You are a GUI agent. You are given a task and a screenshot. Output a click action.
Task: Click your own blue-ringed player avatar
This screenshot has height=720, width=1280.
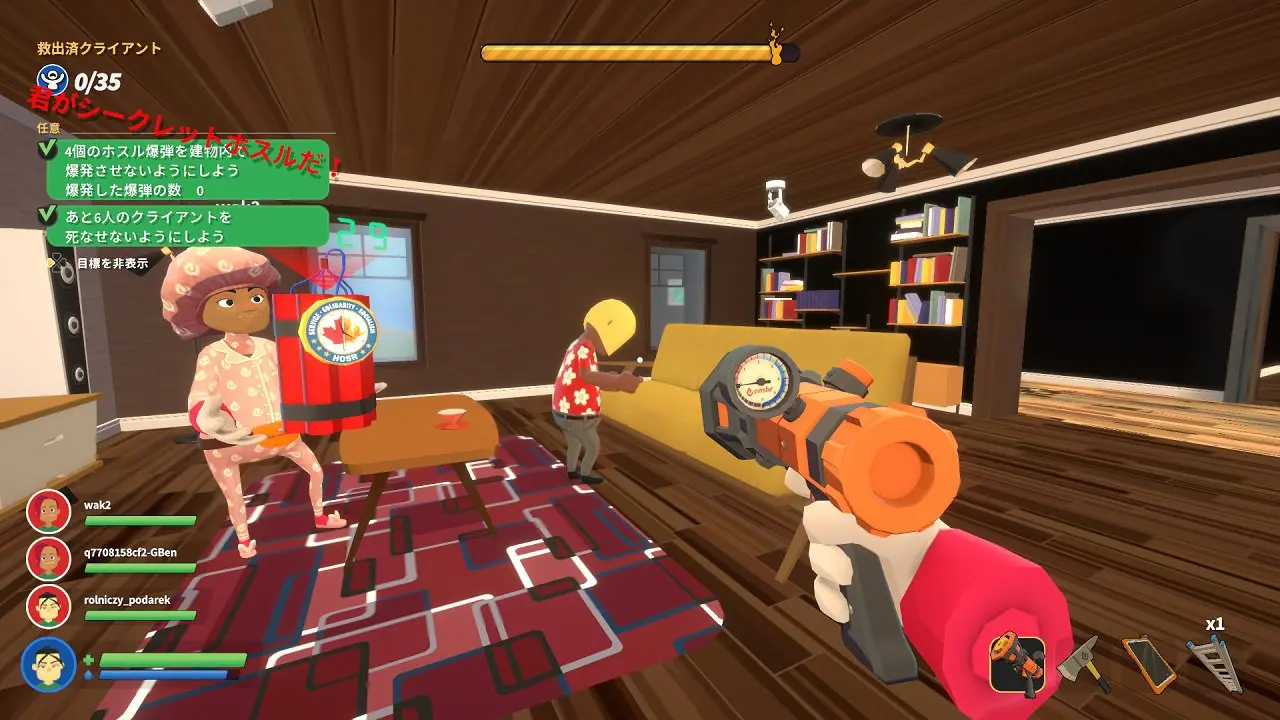48,664
